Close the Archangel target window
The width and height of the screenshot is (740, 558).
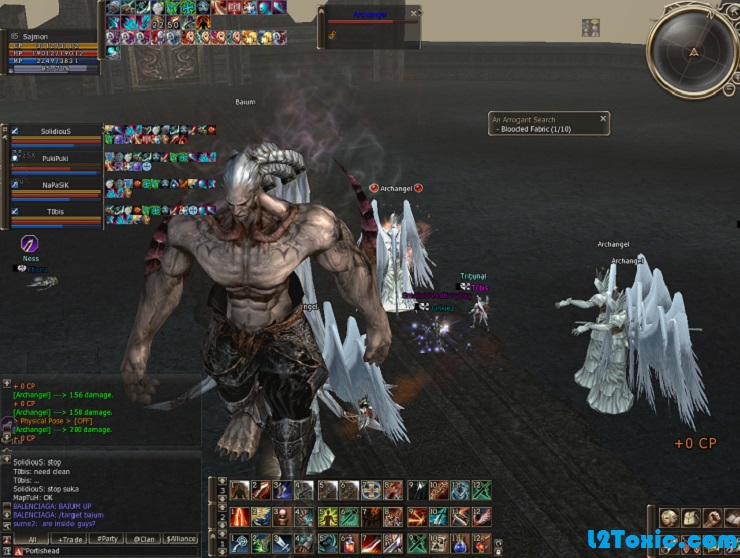click(414, 15)
